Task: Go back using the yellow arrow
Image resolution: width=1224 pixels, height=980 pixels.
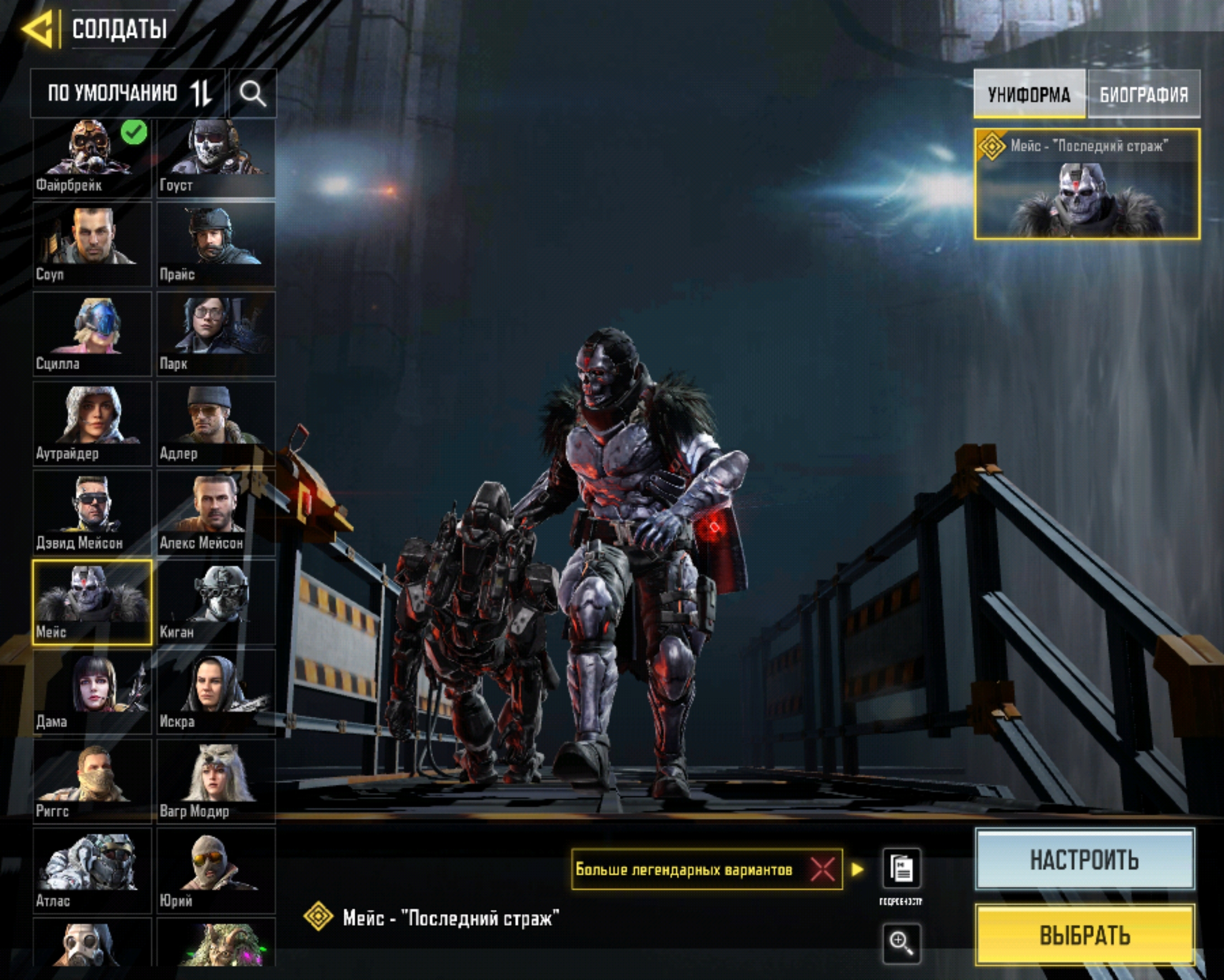Action: [x=39, y=28]
